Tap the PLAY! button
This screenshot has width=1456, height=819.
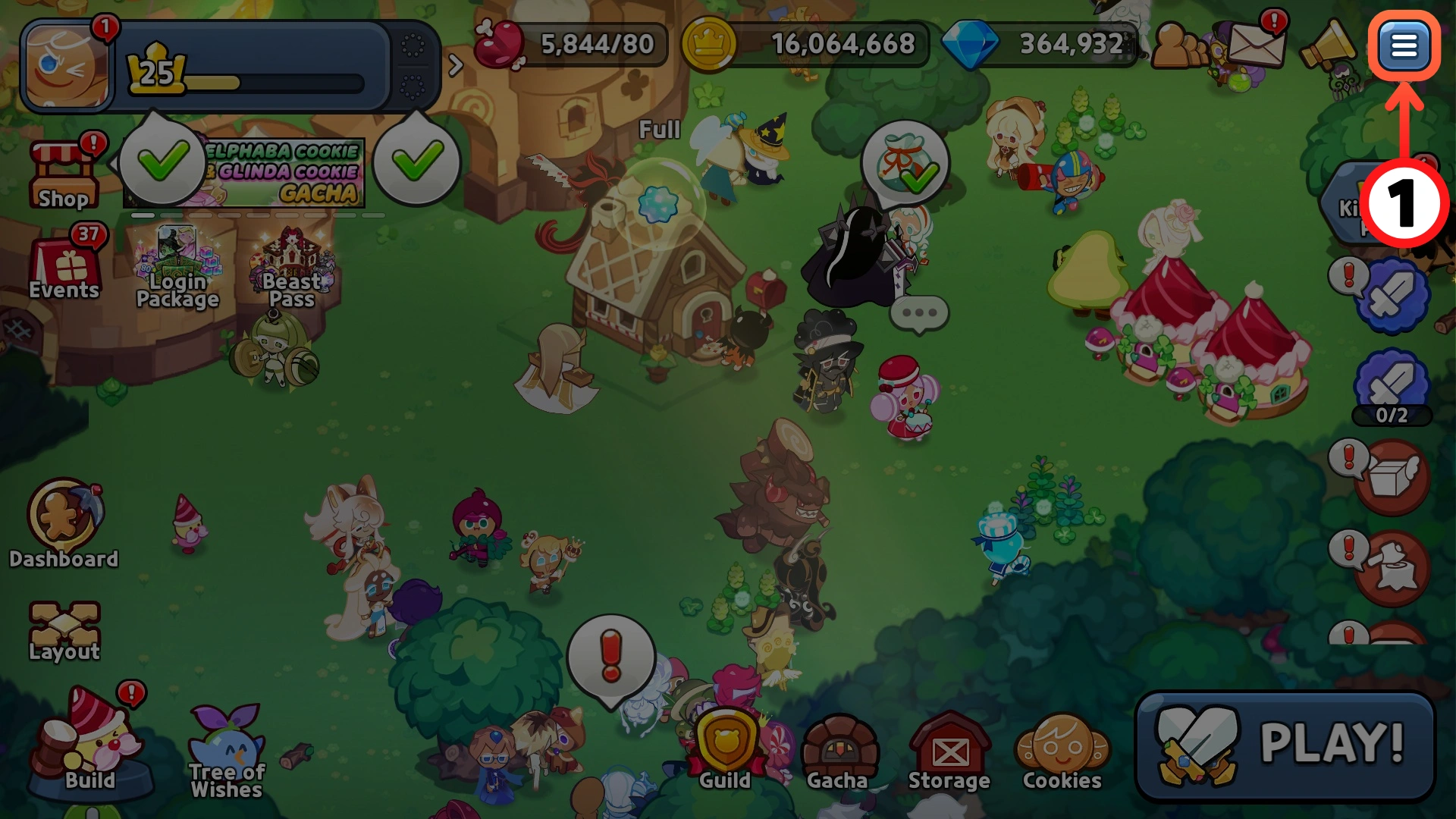pyautogui.click(x=1285, y=745)
